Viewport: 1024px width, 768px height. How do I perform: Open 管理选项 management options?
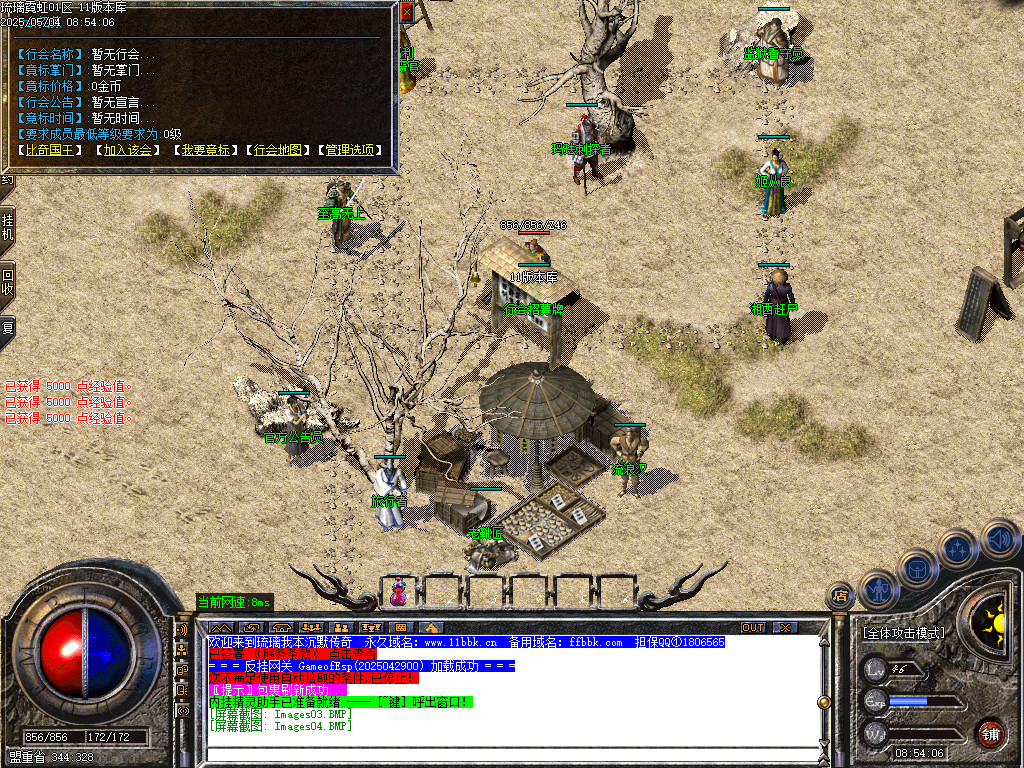(x=350, y=150)
